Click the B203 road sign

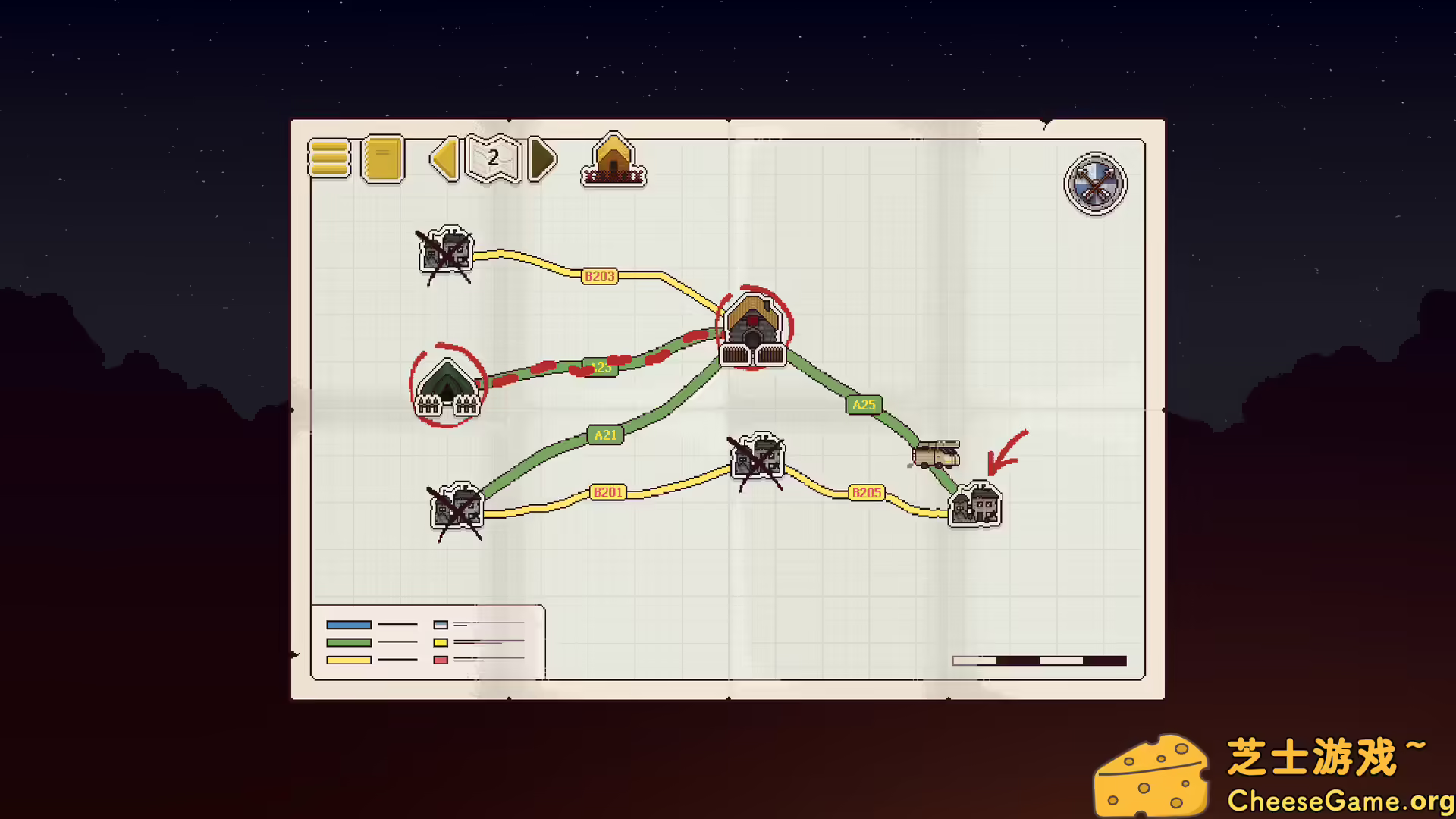coord(598,276)
